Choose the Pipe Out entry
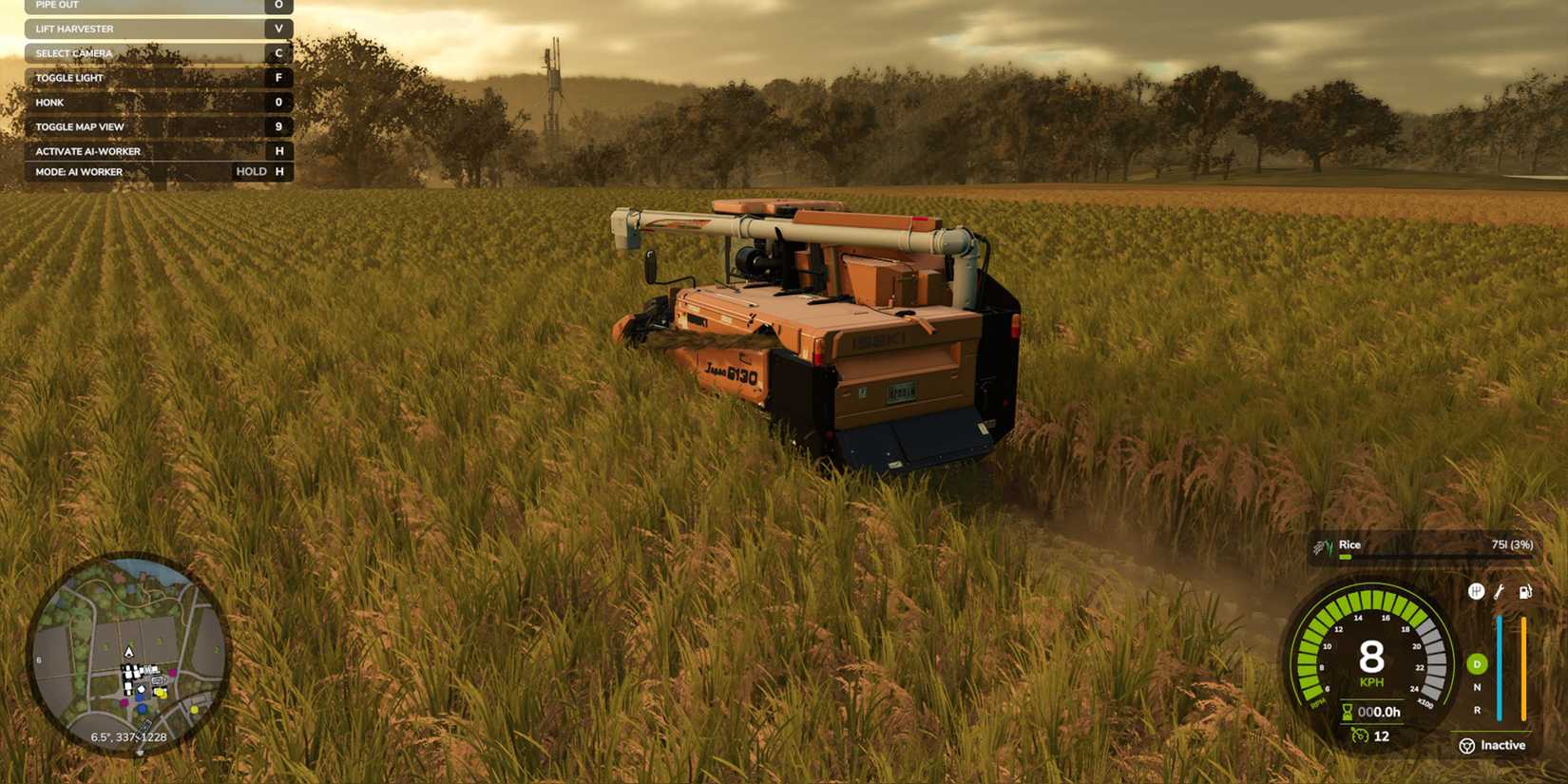 pos(159,5)
